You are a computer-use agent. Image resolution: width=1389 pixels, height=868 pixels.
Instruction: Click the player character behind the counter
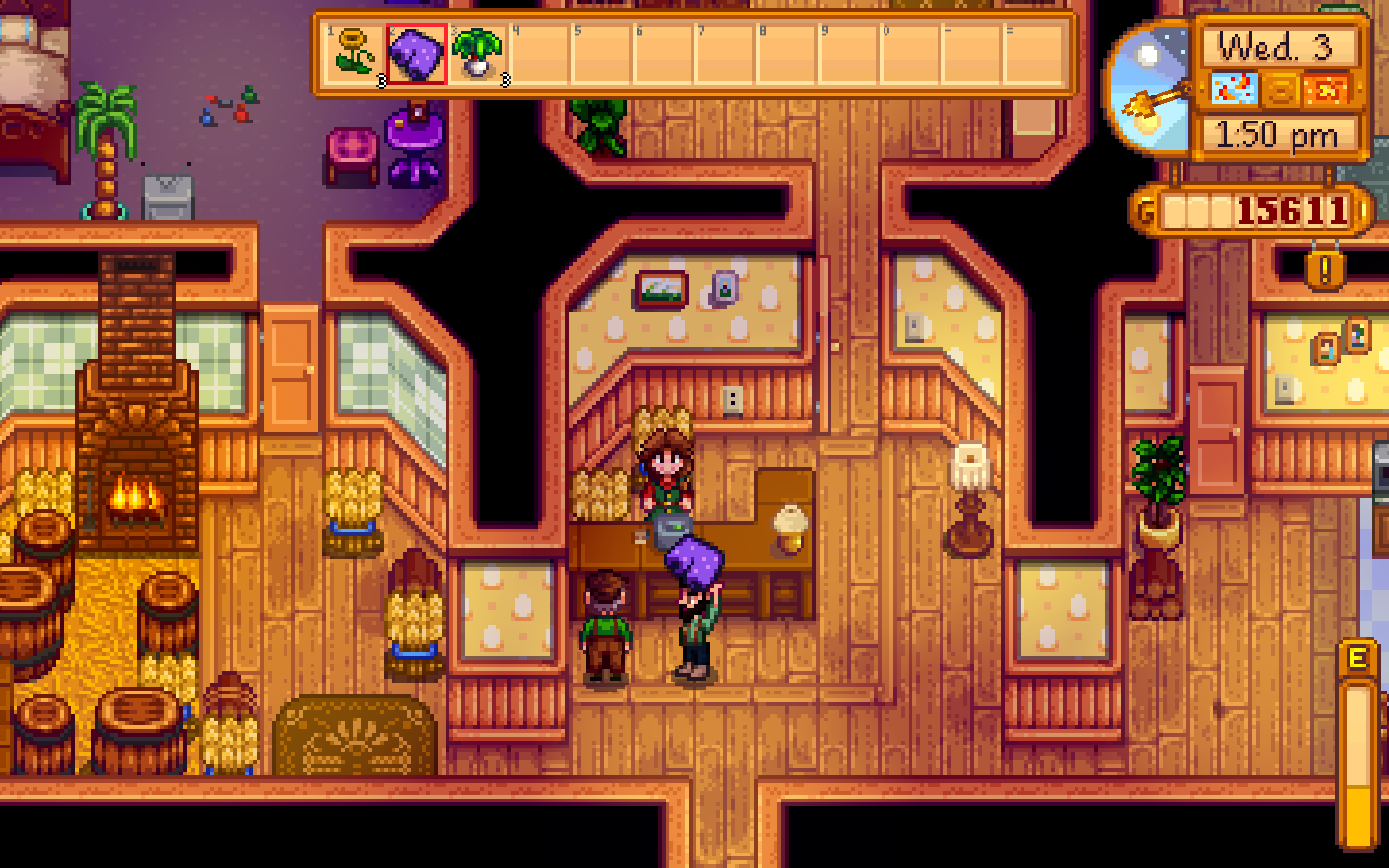point(666,473)
